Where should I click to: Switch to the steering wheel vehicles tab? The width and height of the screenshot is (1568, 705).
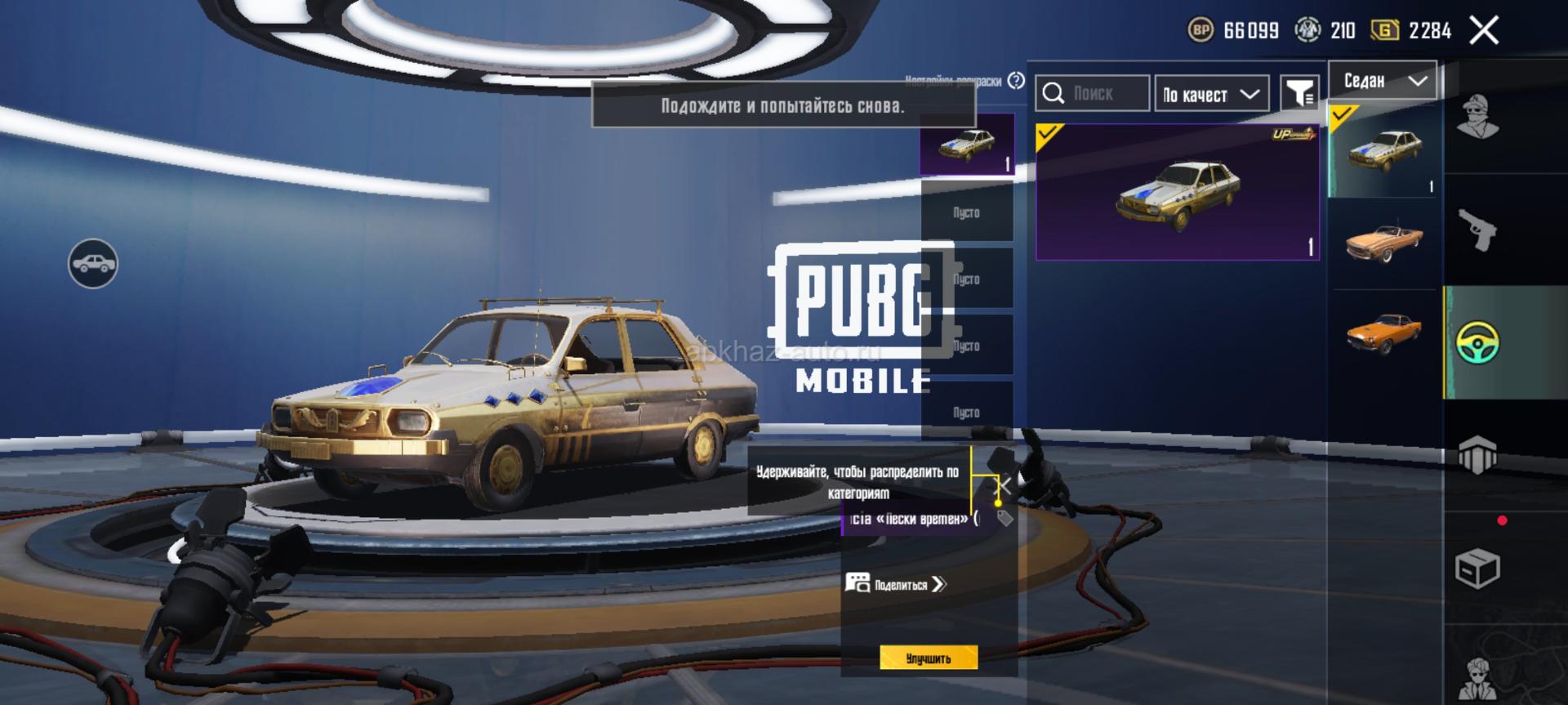coord(1477,342)
